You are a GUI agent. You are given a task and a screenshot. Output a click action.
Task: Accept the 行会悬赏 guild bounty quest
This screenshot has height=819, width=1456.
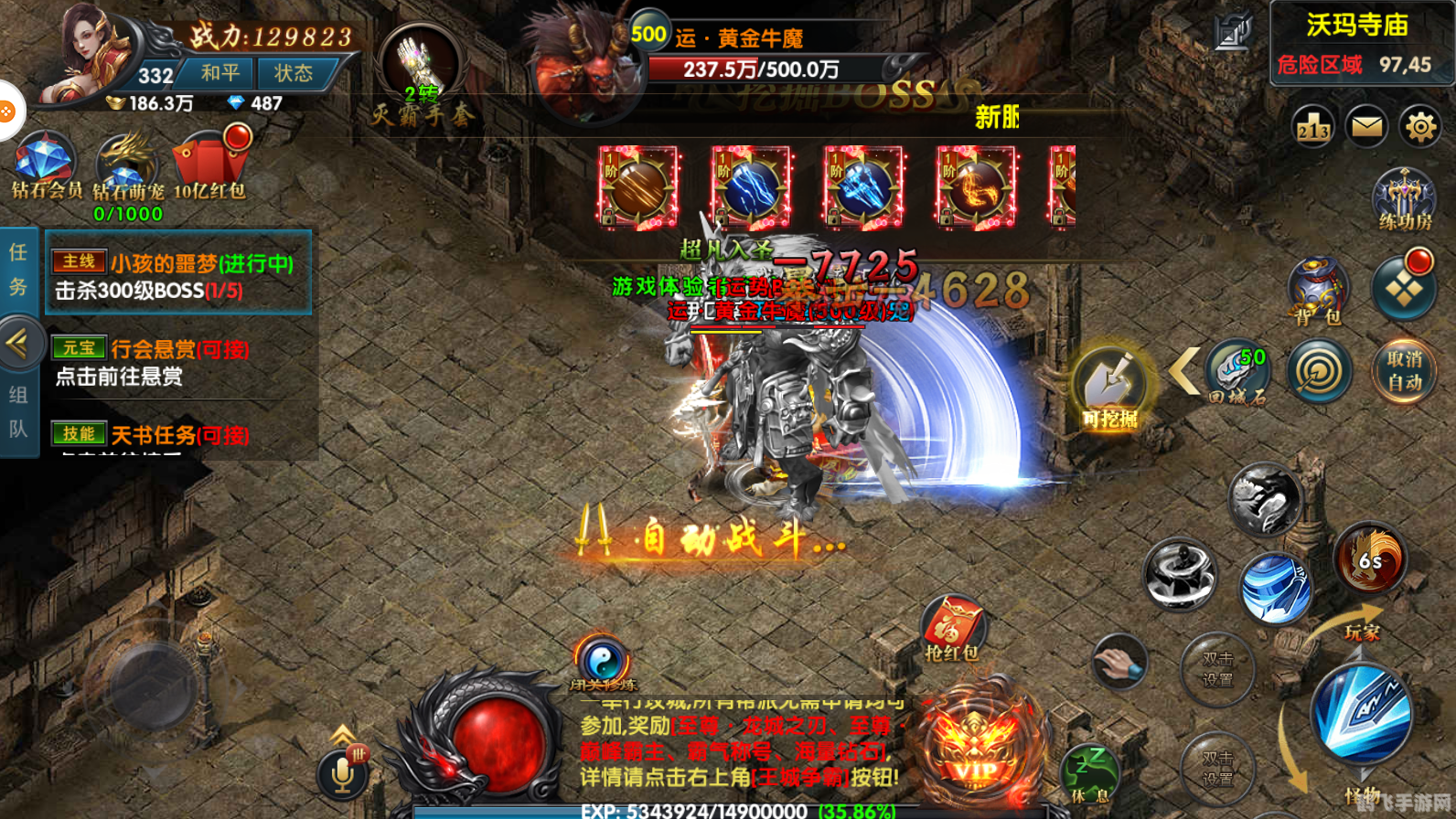(179, 362)
